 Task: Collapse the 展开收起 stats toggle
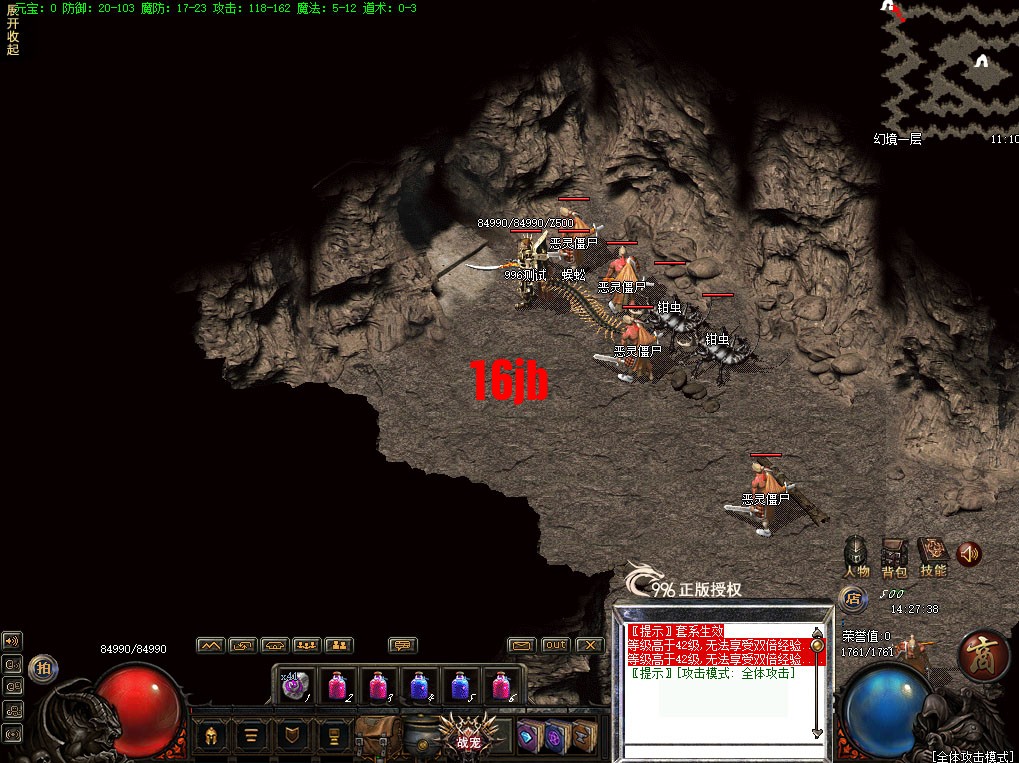pos(12,29)
